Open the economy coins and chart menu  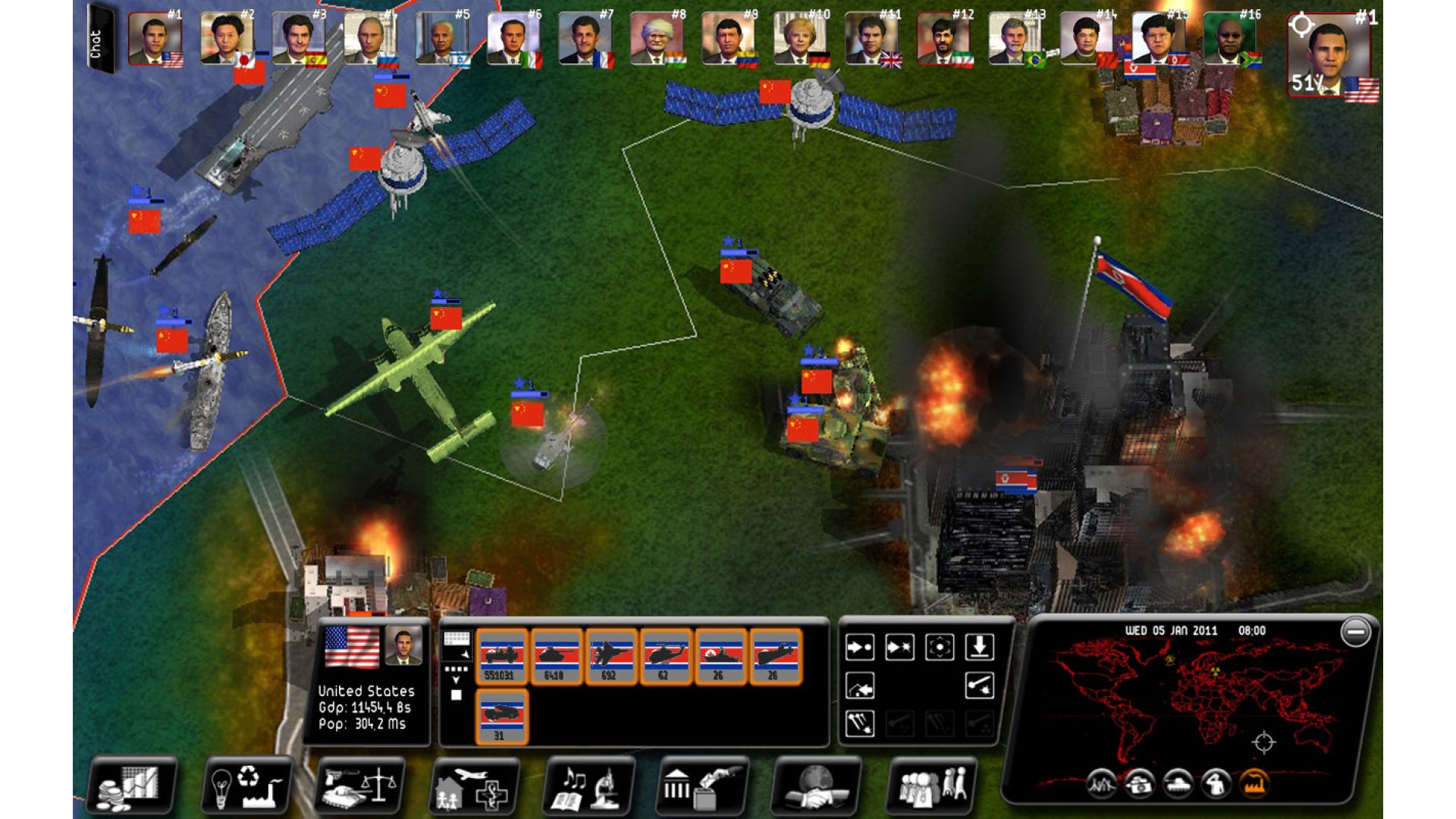[133, 786]
